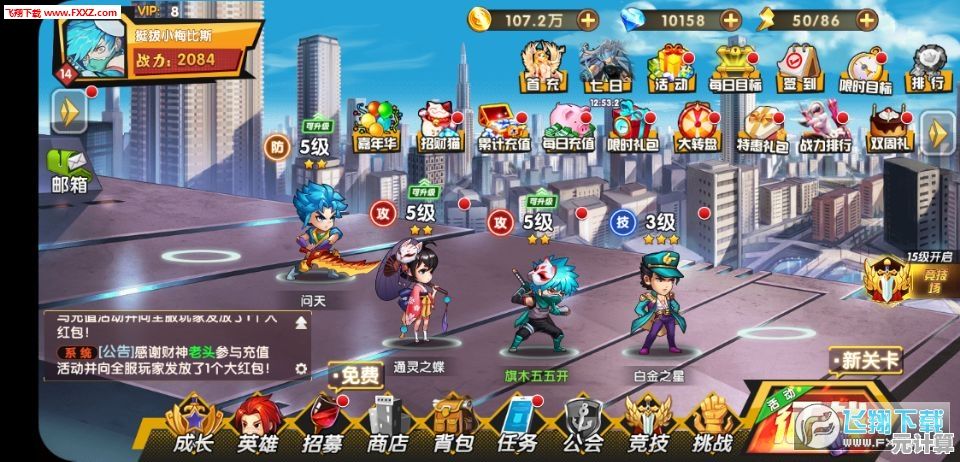The image size is (960, 462).
Task: Open the 英雄 heroes menu
Action: (257, 425)
